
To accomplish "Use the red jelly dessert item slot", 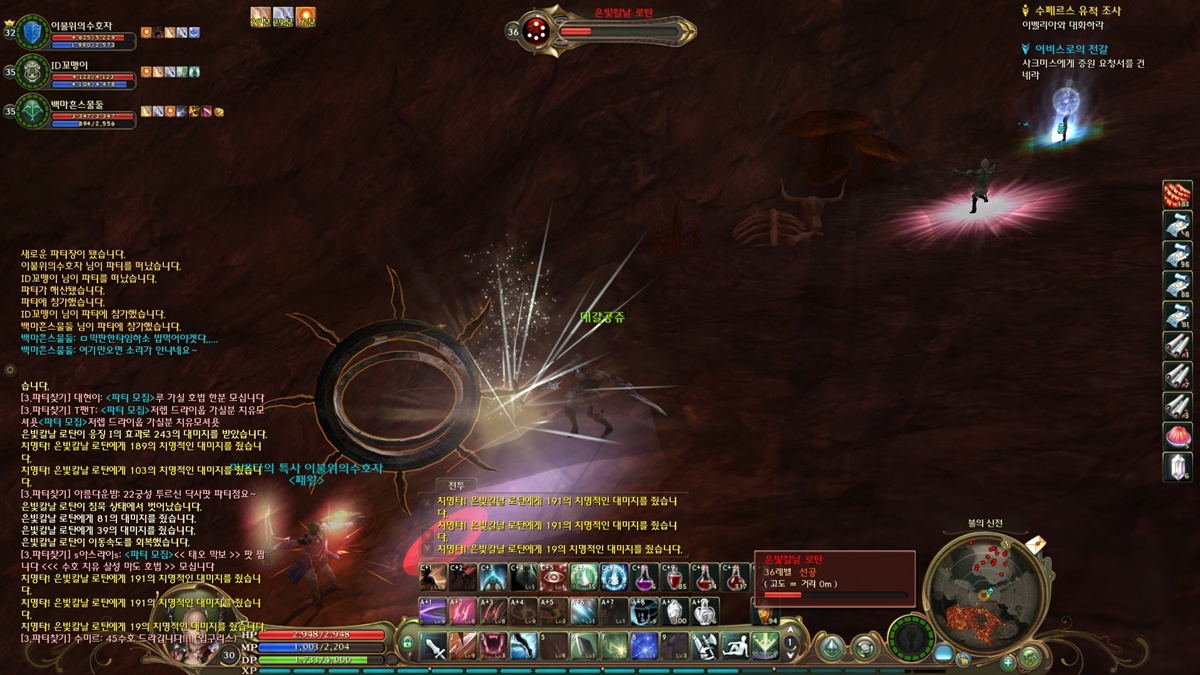I will tap(1177, 436).
